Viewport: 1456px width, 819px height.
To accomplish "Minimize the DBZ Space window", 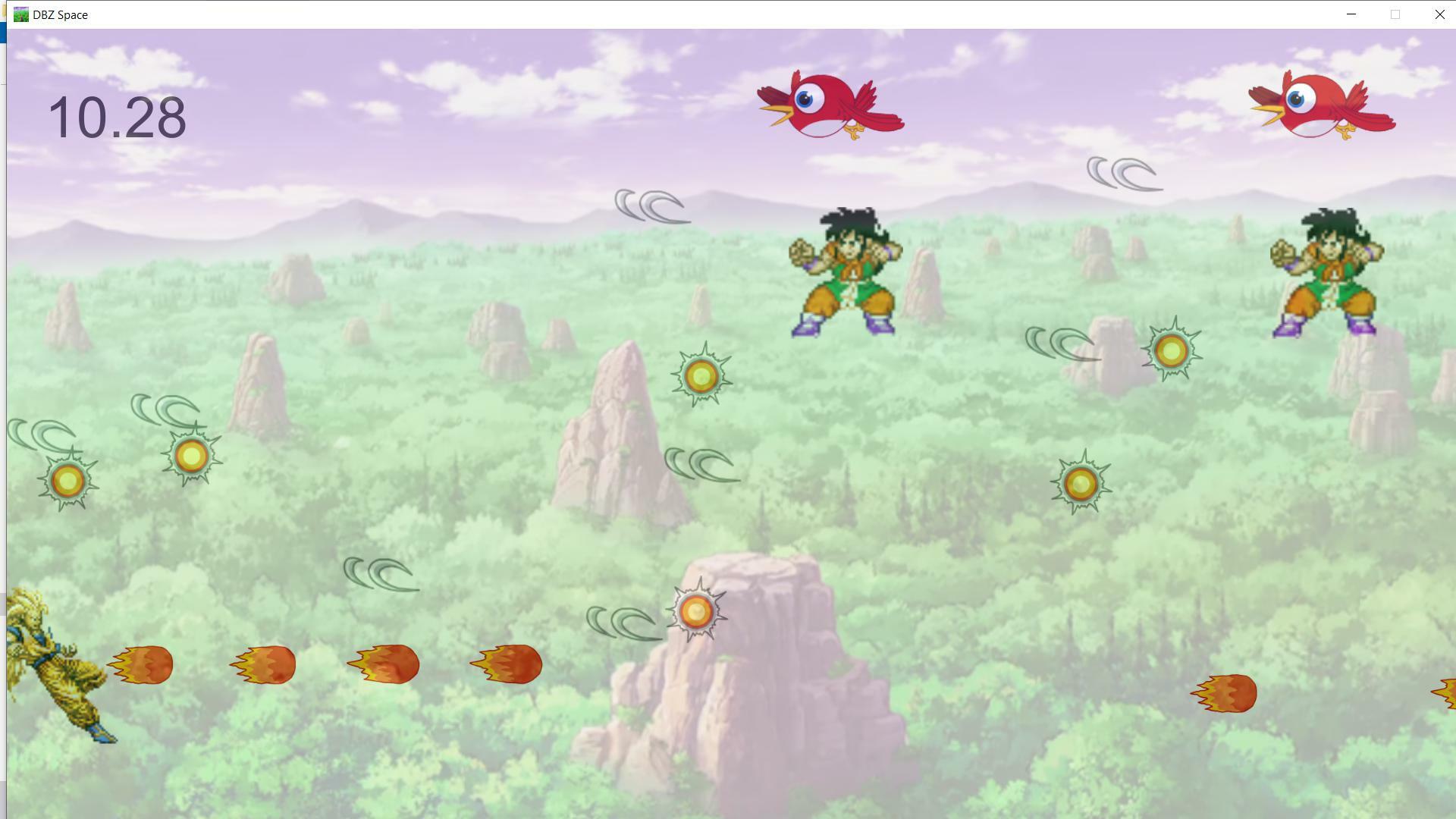I will pos(1351,14).
